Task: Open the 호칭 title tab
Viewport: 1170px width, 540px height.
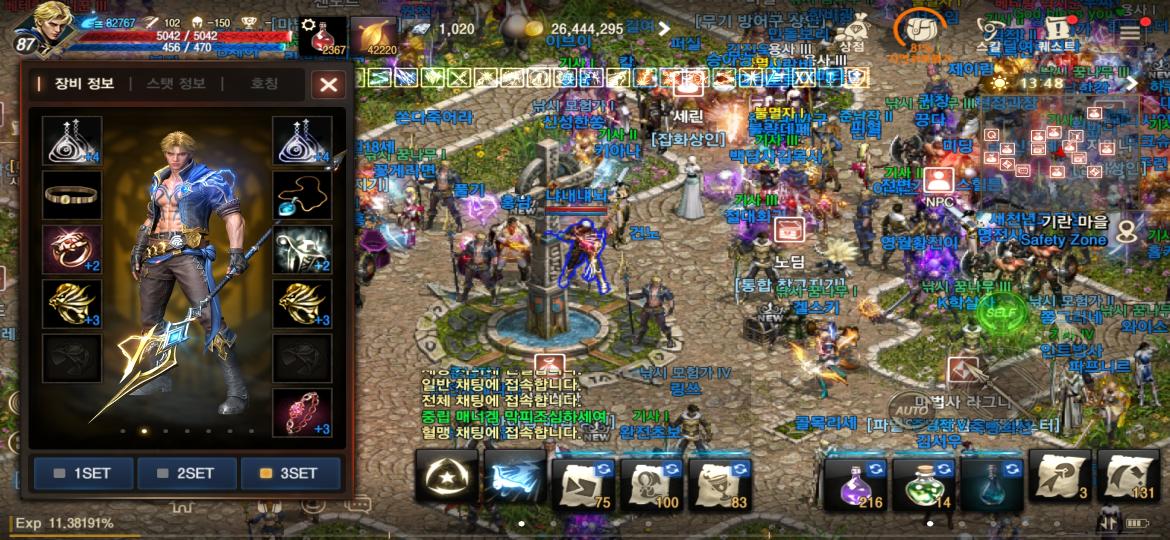Action: click(x=262, y=84)
